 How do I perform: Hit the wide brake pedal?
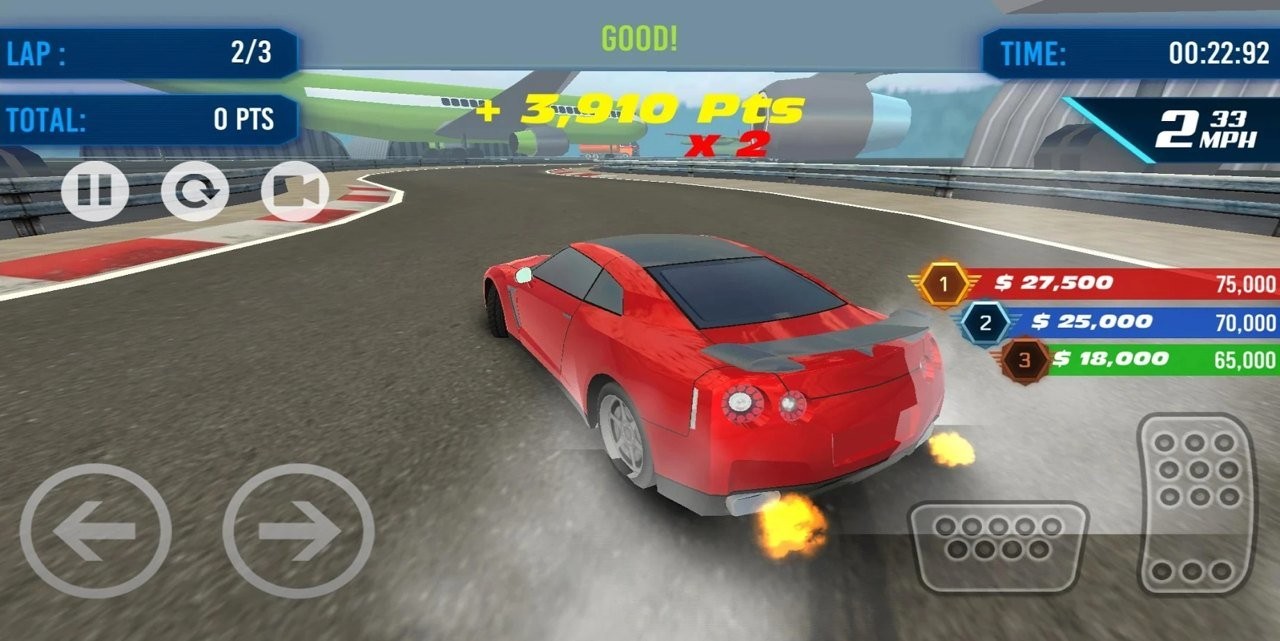997,546
